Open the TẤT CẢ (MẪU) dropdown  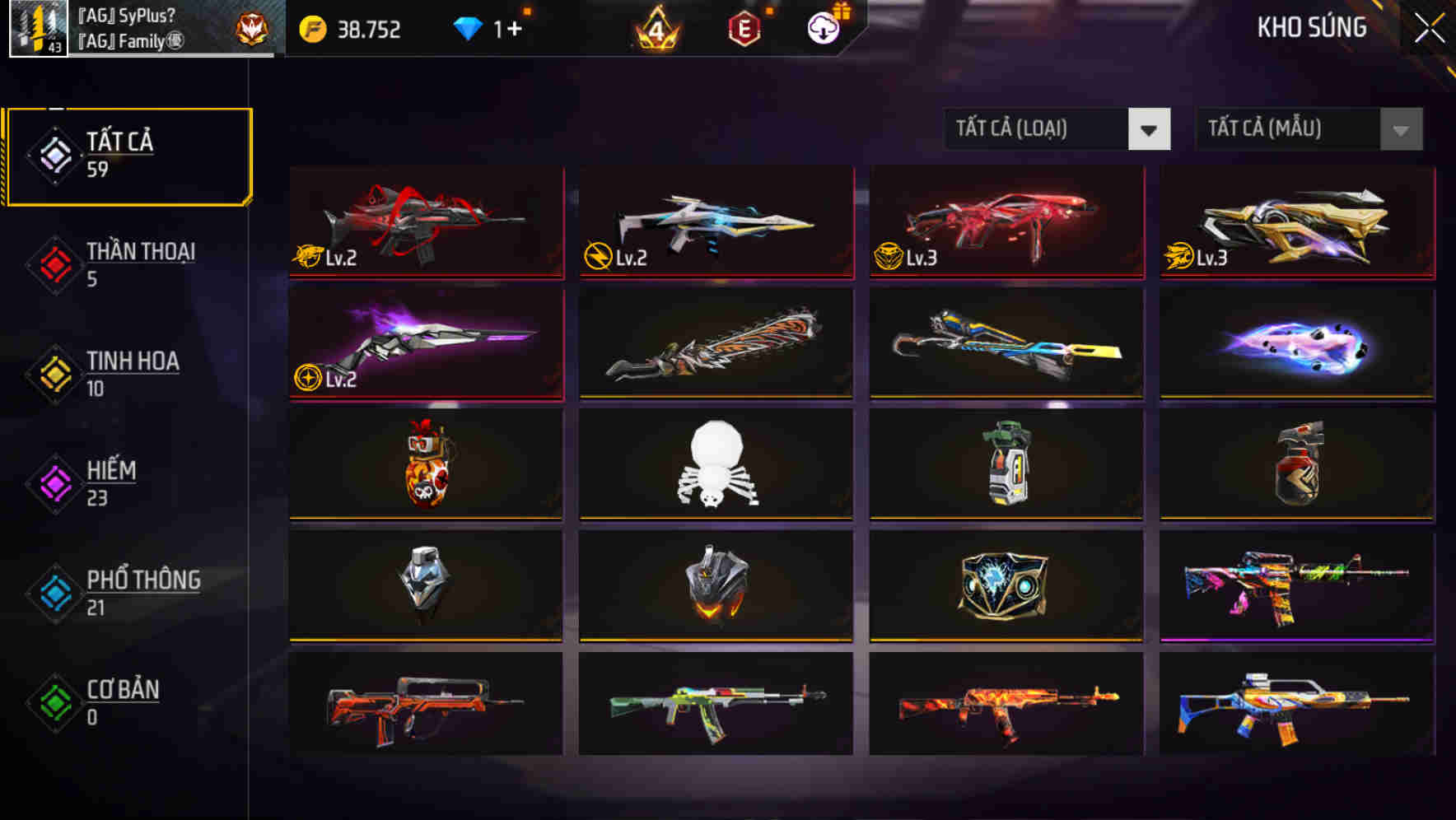click(x=1309, y=129)
